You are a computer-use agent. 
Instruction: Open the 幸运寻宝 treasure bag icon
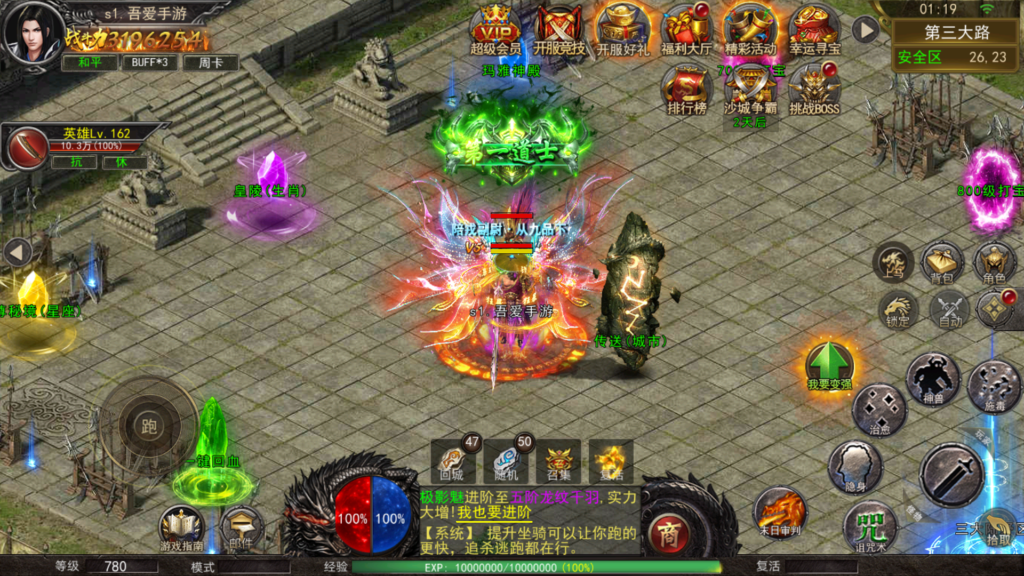point(814,28)
